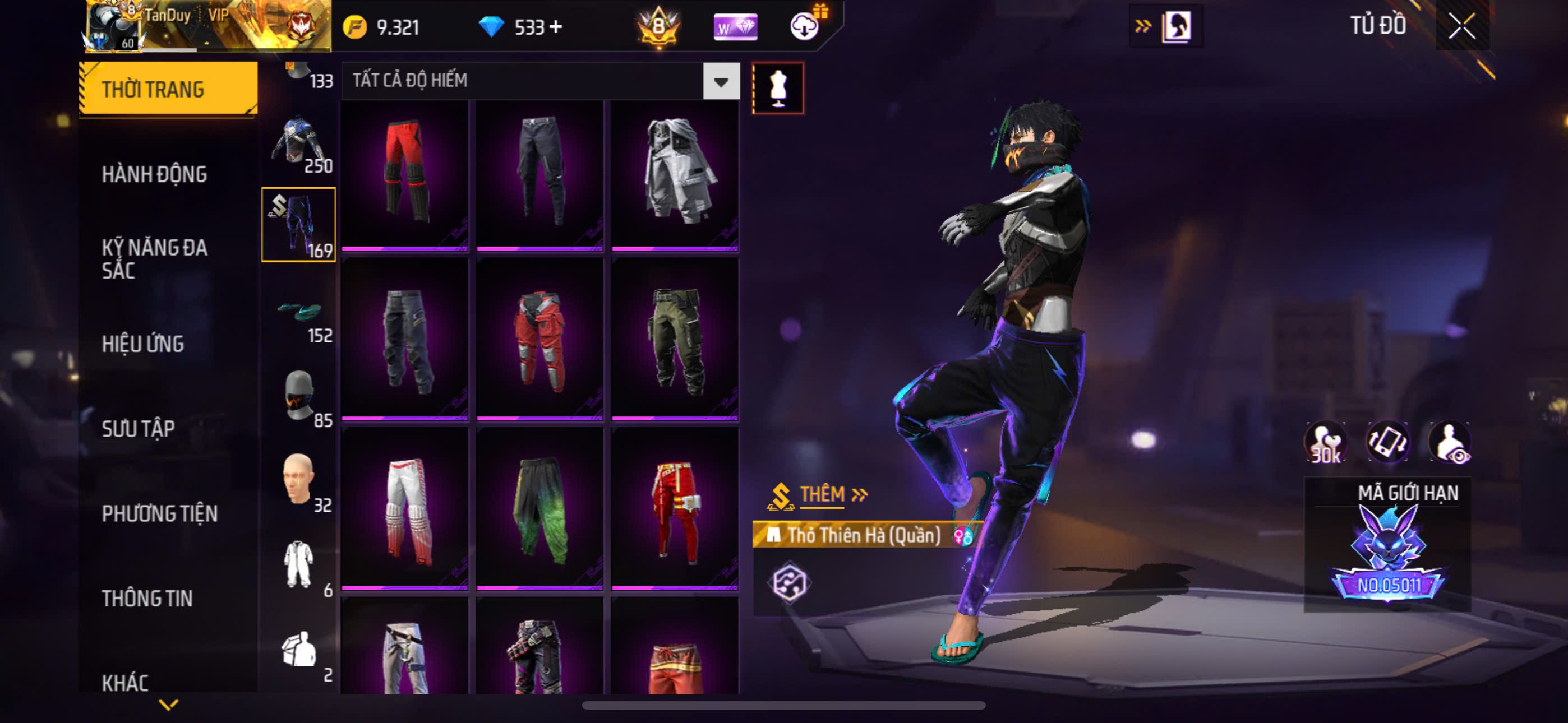1568x723 pixels.
Task: Close the Tủ Đồ wardrobe screen
Action: tap(1461, 26)
